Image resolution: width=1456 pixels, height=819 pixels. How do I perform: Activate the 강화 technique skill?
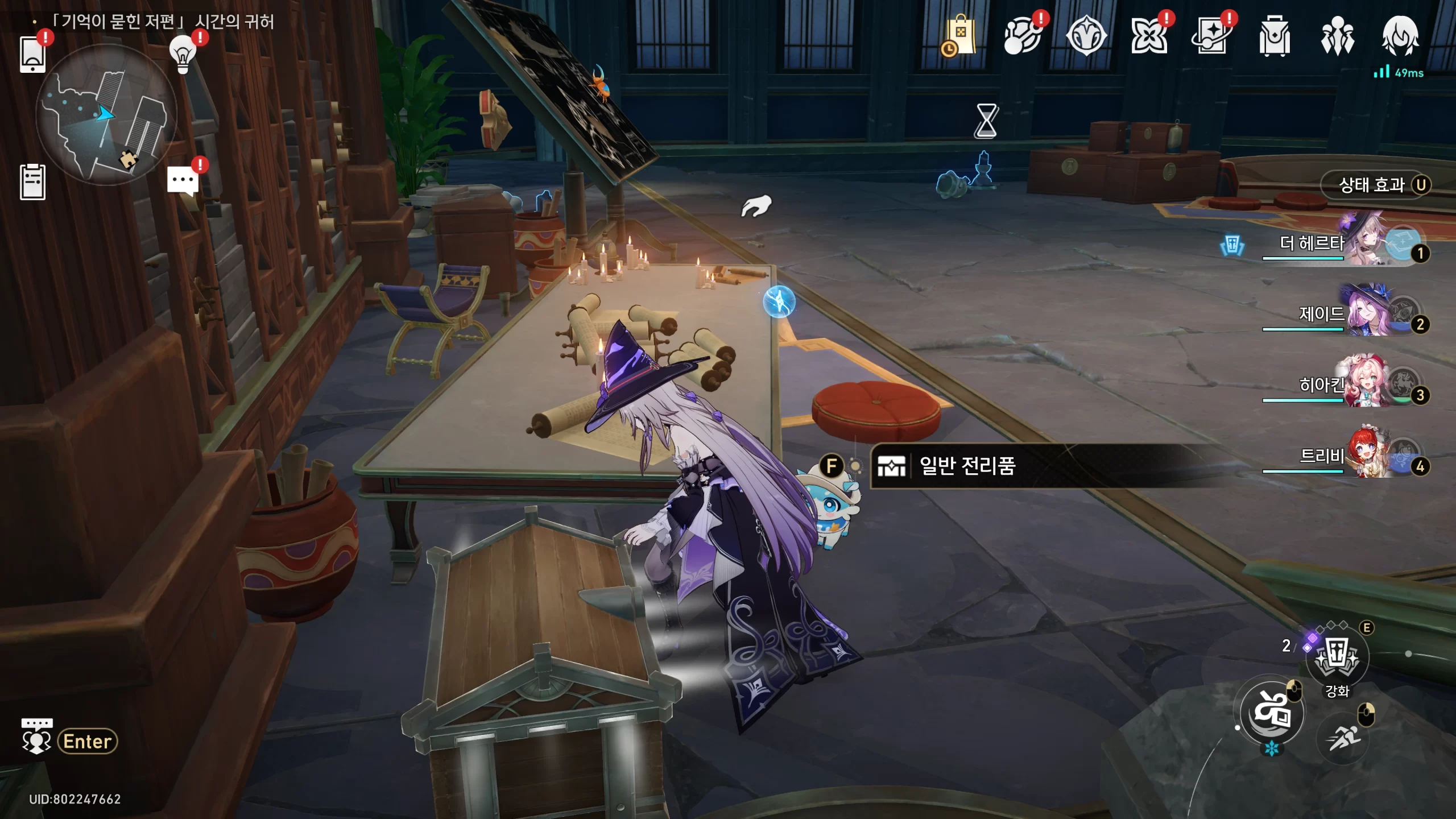point(1337,657)
